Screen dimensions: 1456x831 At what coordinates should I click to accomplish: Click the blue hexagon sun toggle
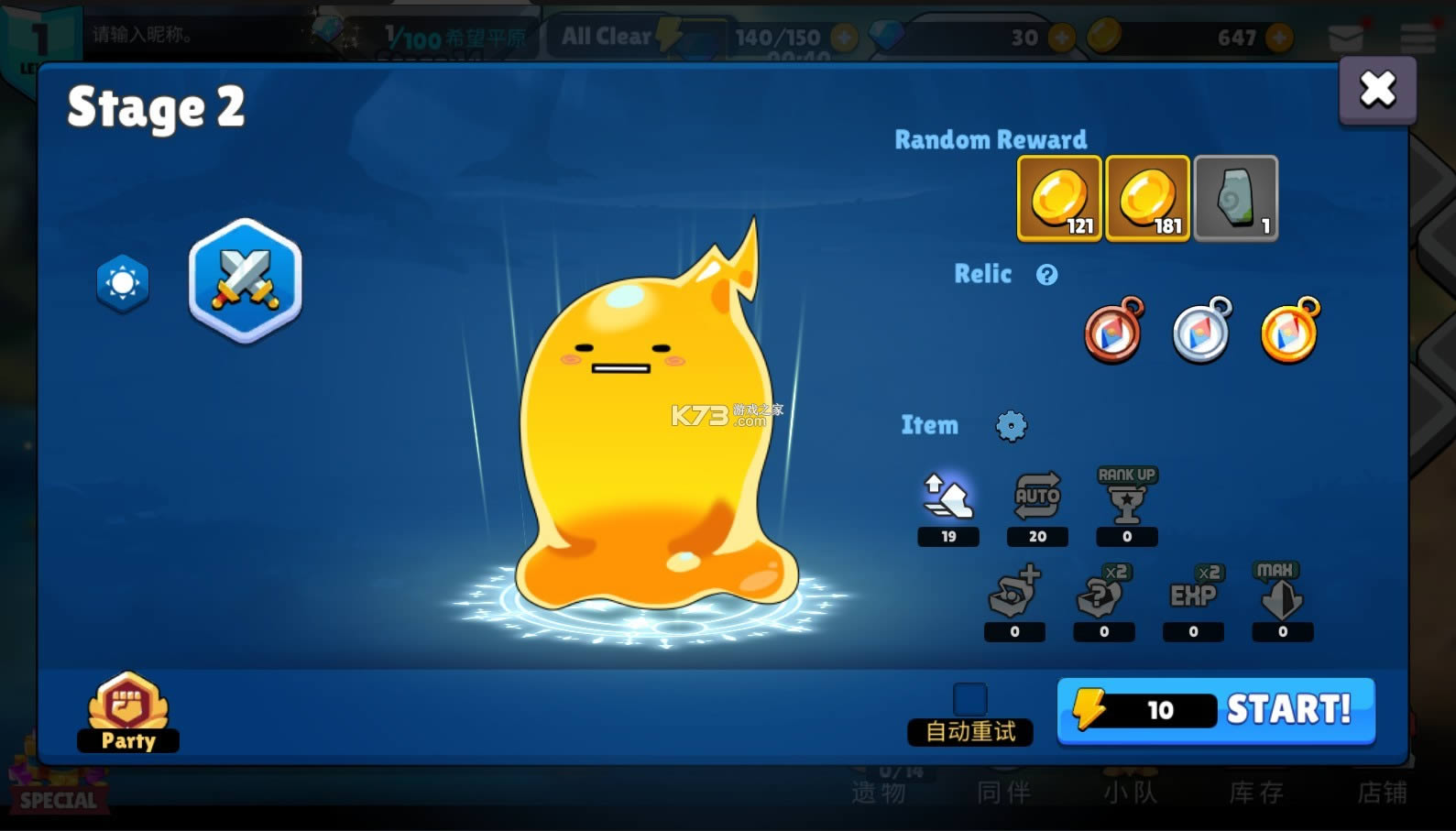pyautogui.click(x=122, y=283)
